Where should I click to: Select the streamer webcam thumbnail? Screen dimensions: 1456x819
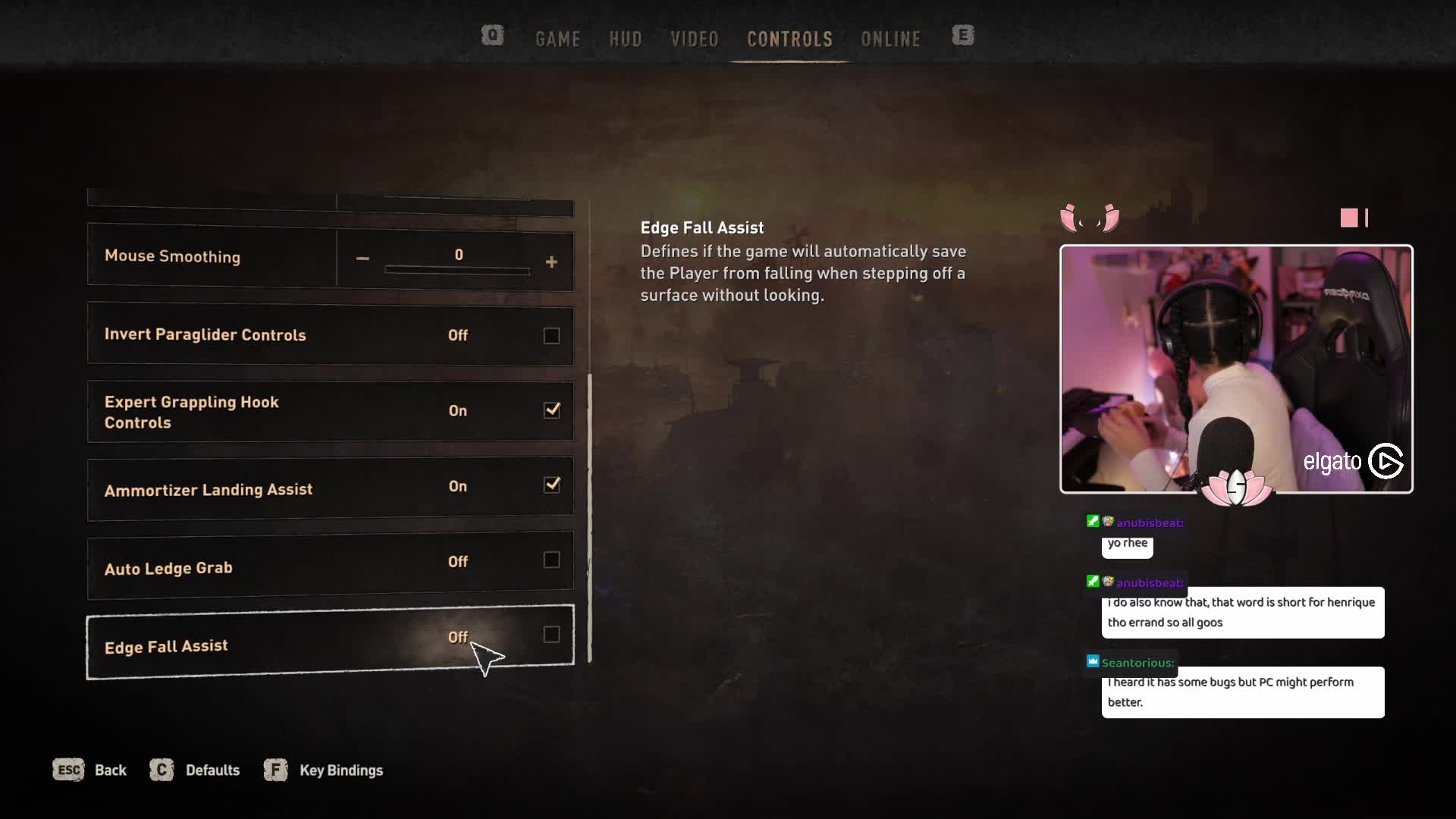(x=1235, y=369)
